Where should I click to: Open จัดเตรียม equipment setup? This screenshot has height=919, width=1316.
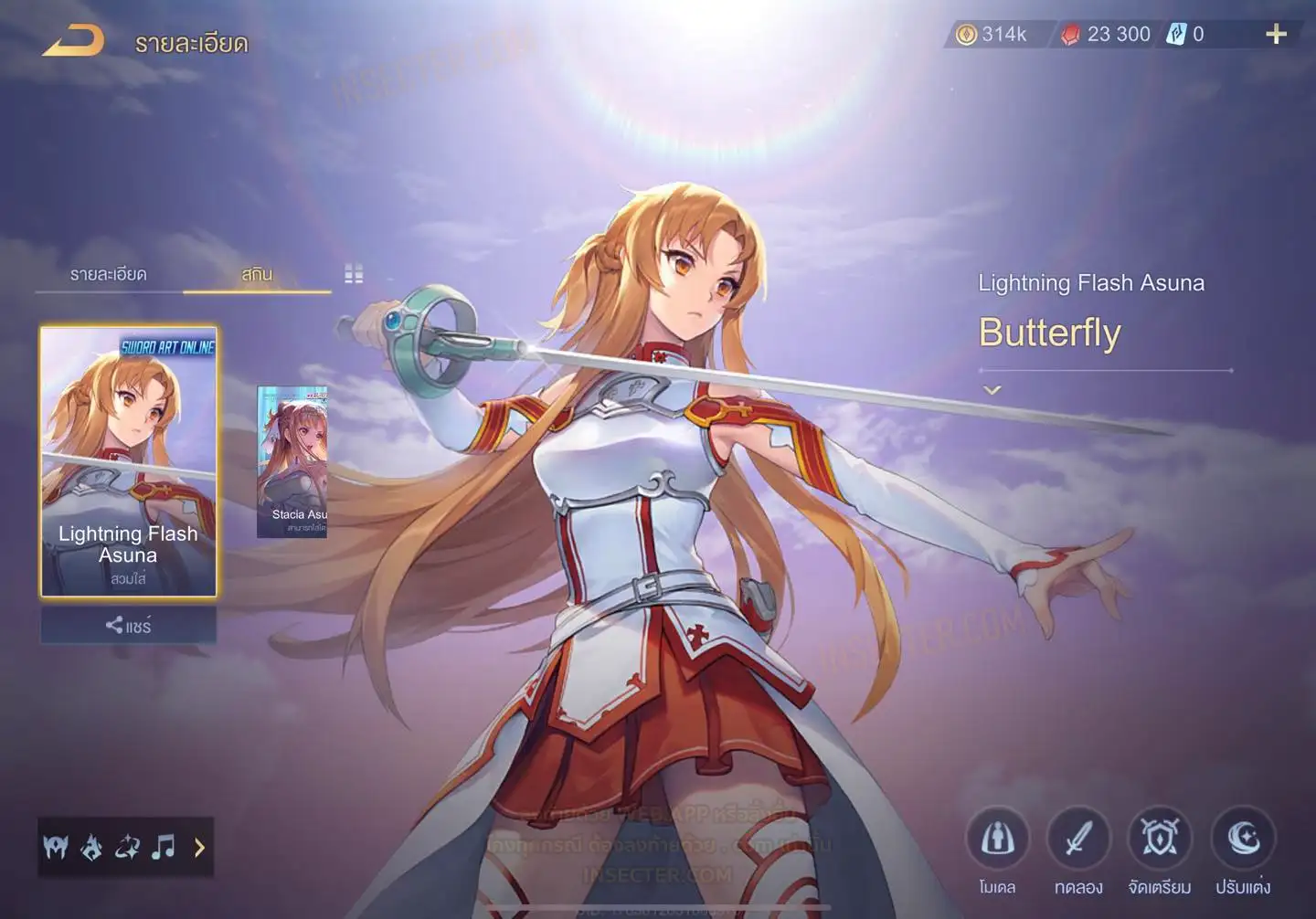tap(1160, 839)
